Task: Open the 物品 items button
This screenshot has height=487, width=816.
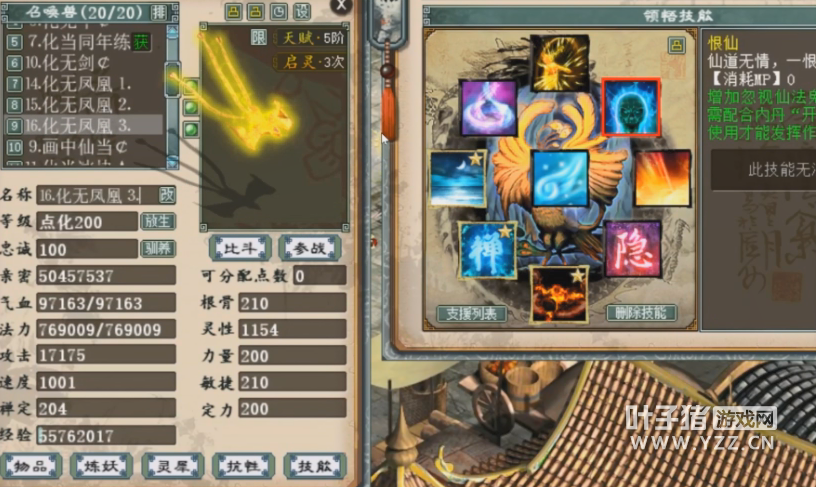Action: point(31,465)
